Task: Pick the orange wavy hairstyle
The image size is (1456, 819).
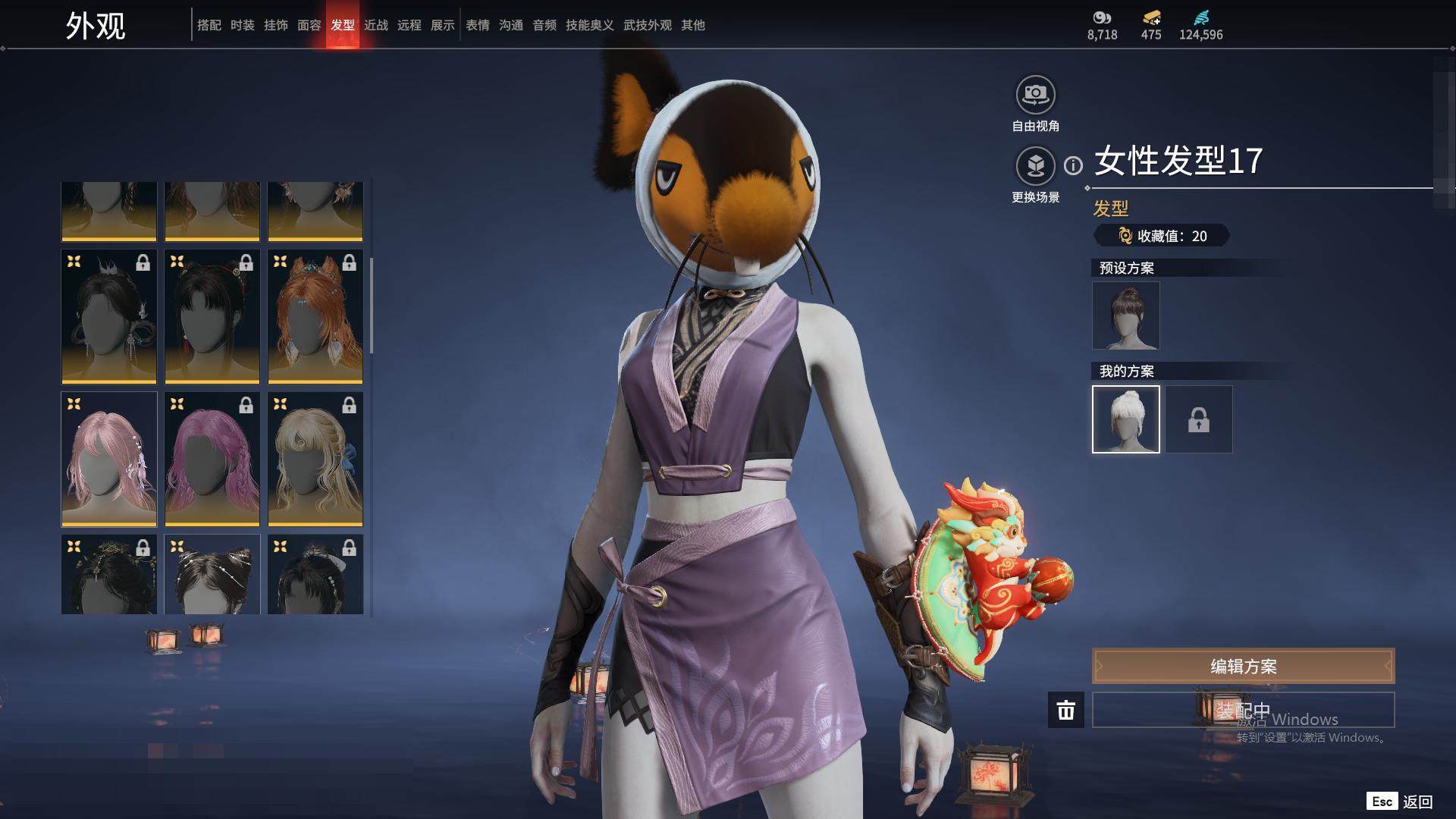Action: click(x=315, y=316)
